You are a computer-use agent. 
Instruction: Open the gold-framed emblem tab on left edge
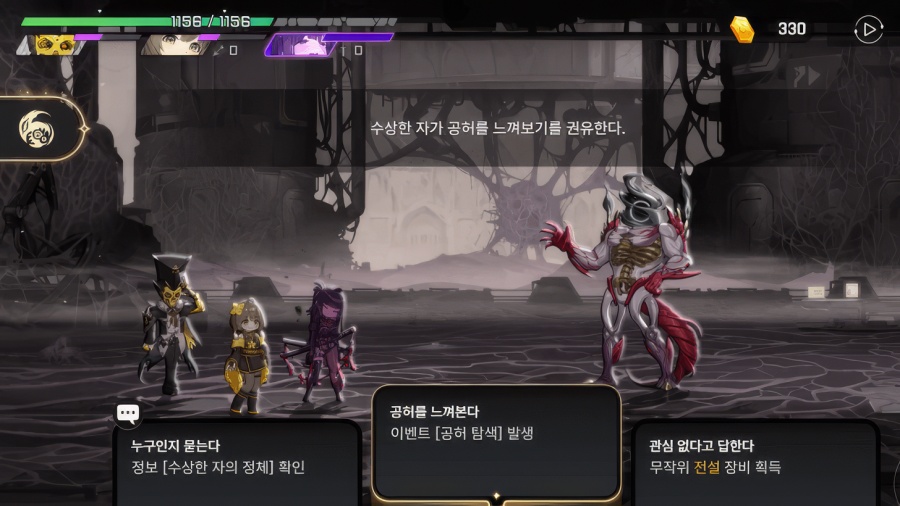[x=40, y=128]
